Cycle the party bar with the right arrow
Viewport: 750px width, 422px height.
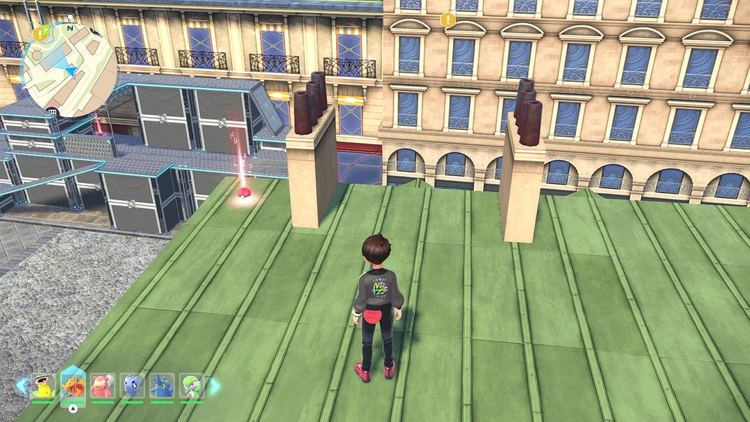coord(213,386)
